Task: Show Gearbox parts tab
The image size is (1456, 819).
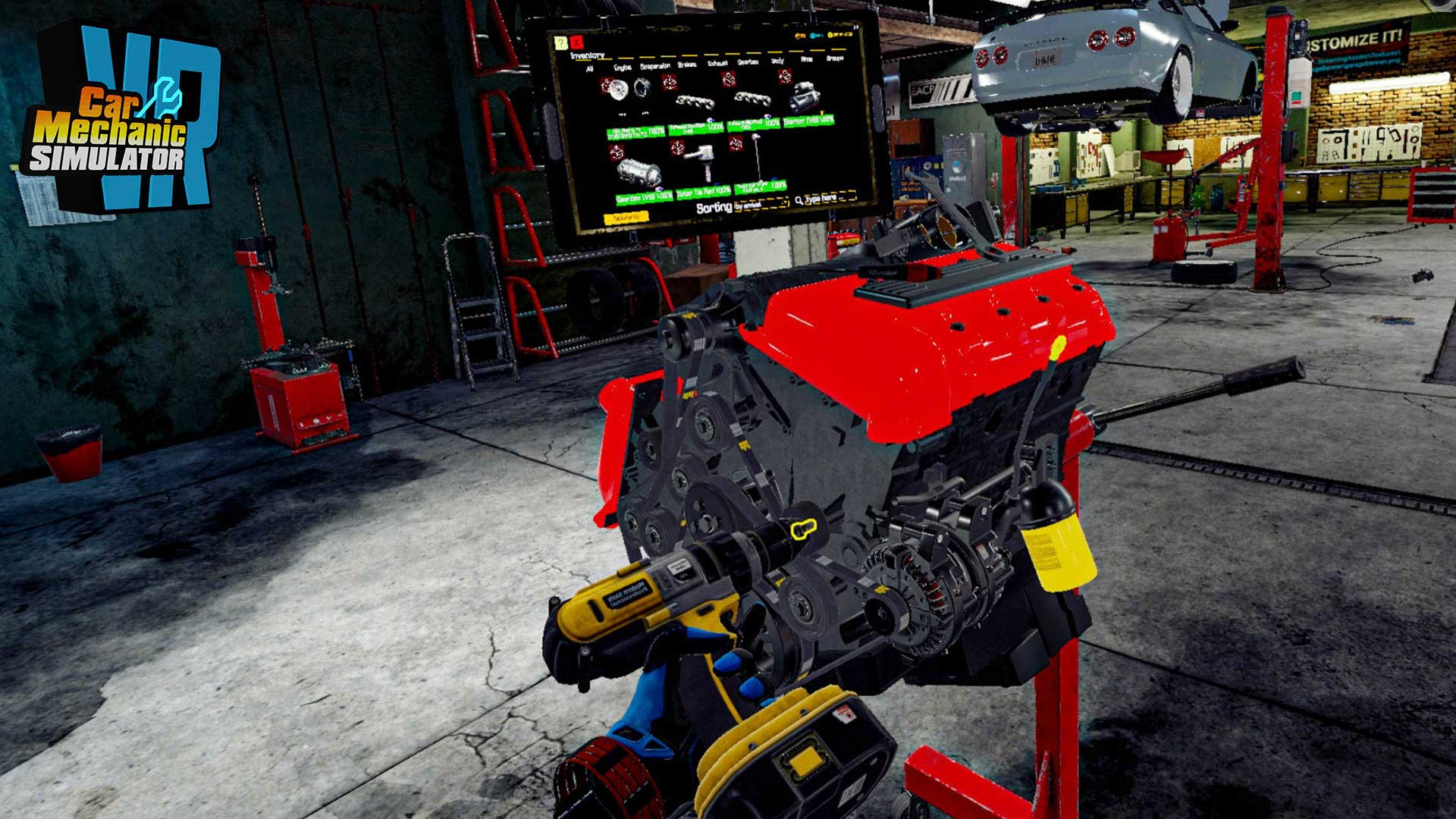Action: (748, 61)
